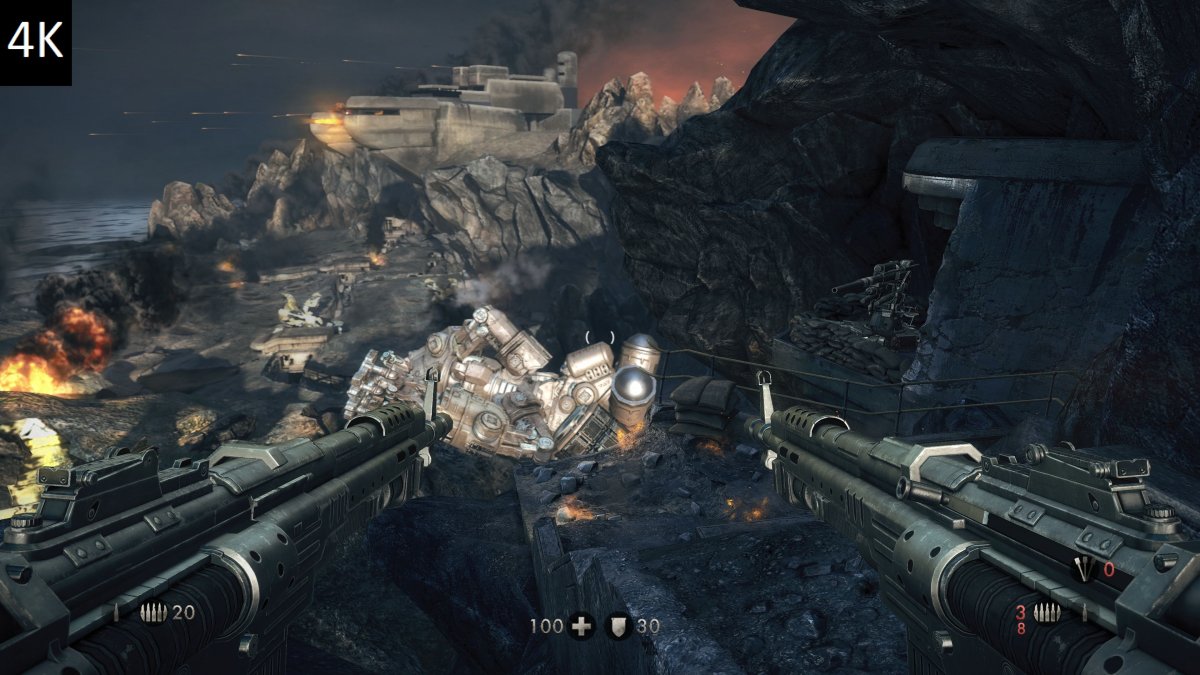Click the 4K badge overlay
This screenshot has height=675, width=1200.
36,42
